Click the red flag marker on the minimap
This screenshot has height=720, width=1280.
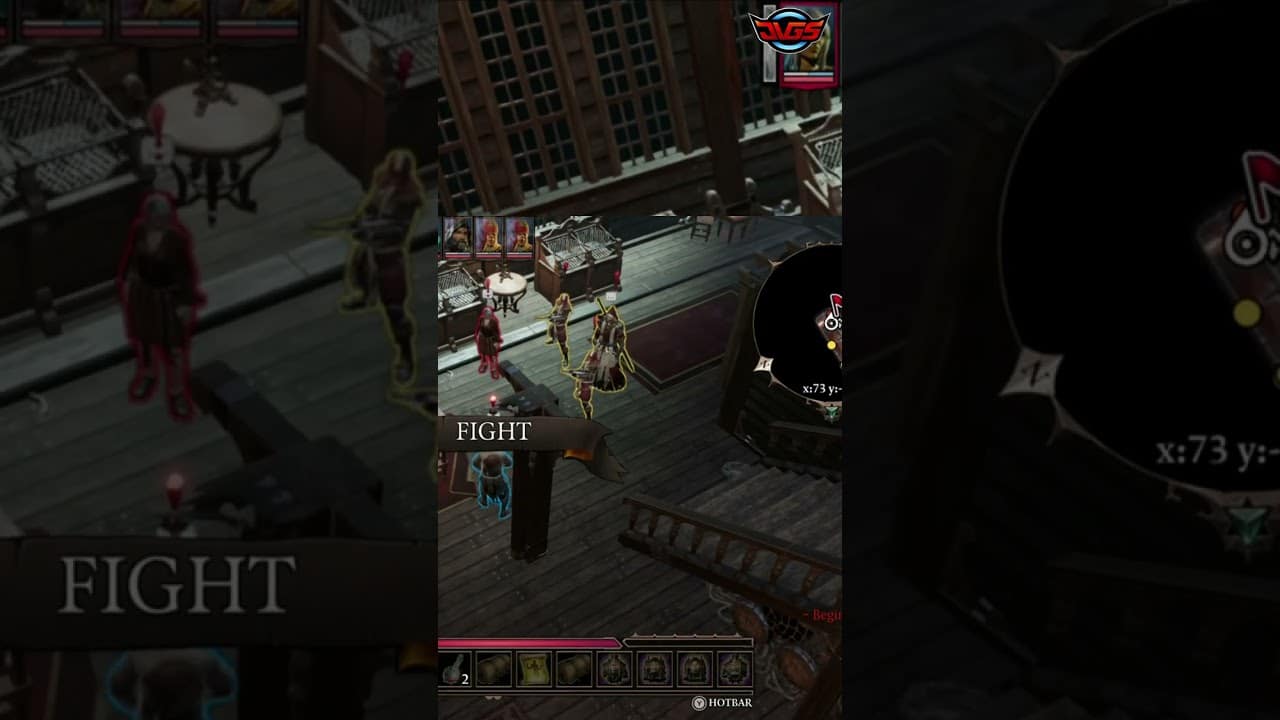point(837,301)
